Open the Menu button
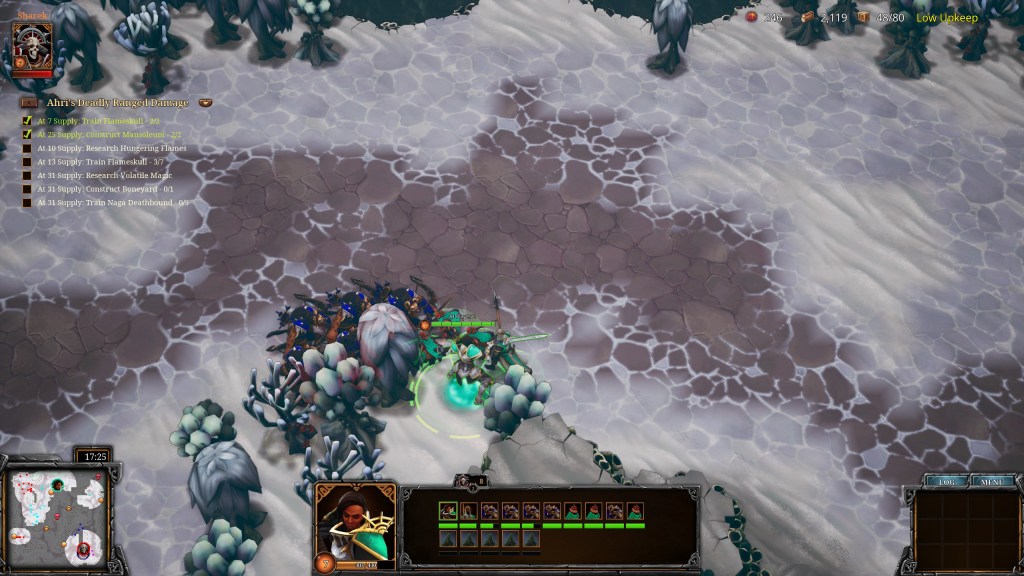 [992, 481]
